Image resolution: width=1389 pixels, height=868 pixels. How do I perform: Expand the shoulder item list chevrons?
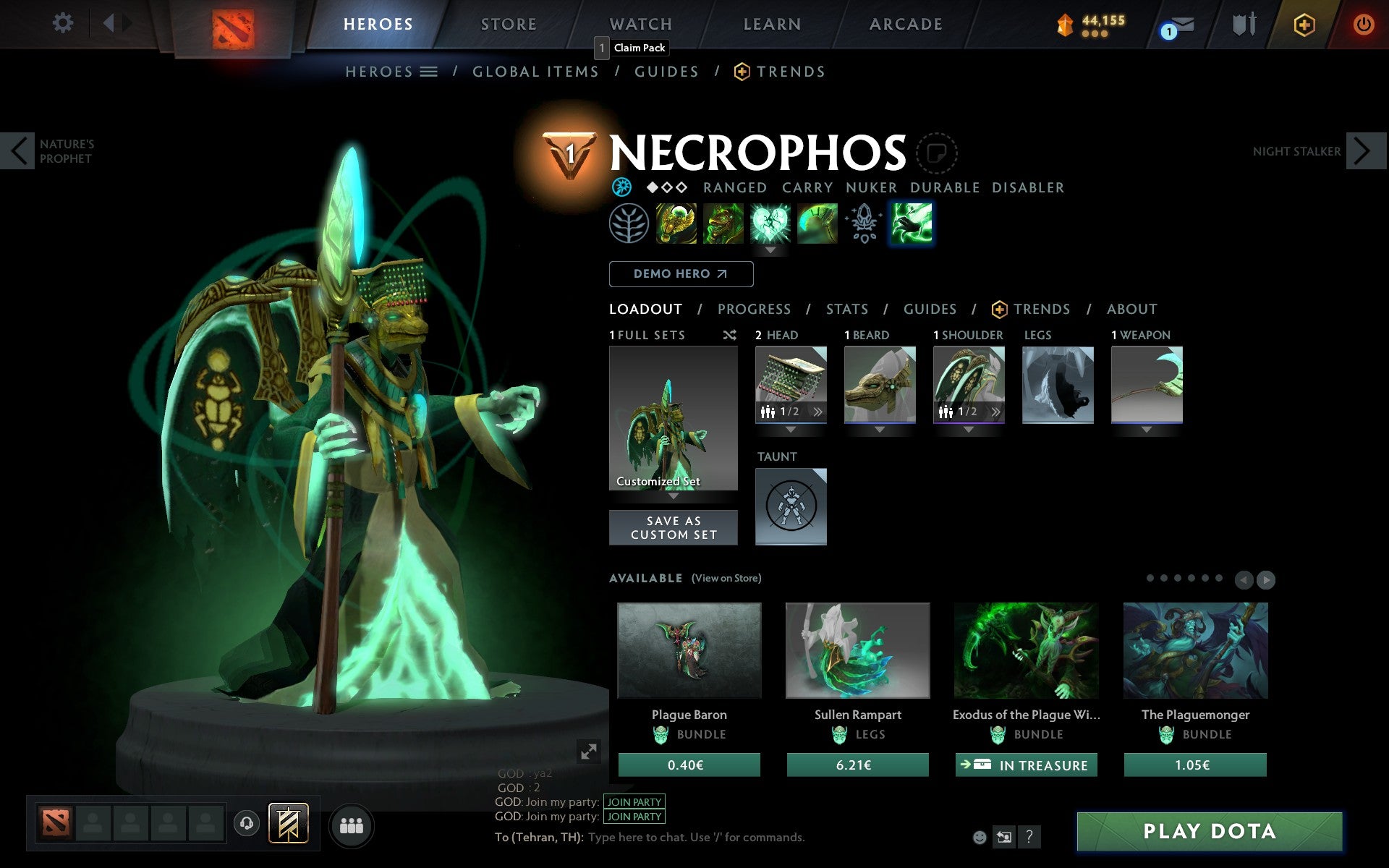pos(996,411)
